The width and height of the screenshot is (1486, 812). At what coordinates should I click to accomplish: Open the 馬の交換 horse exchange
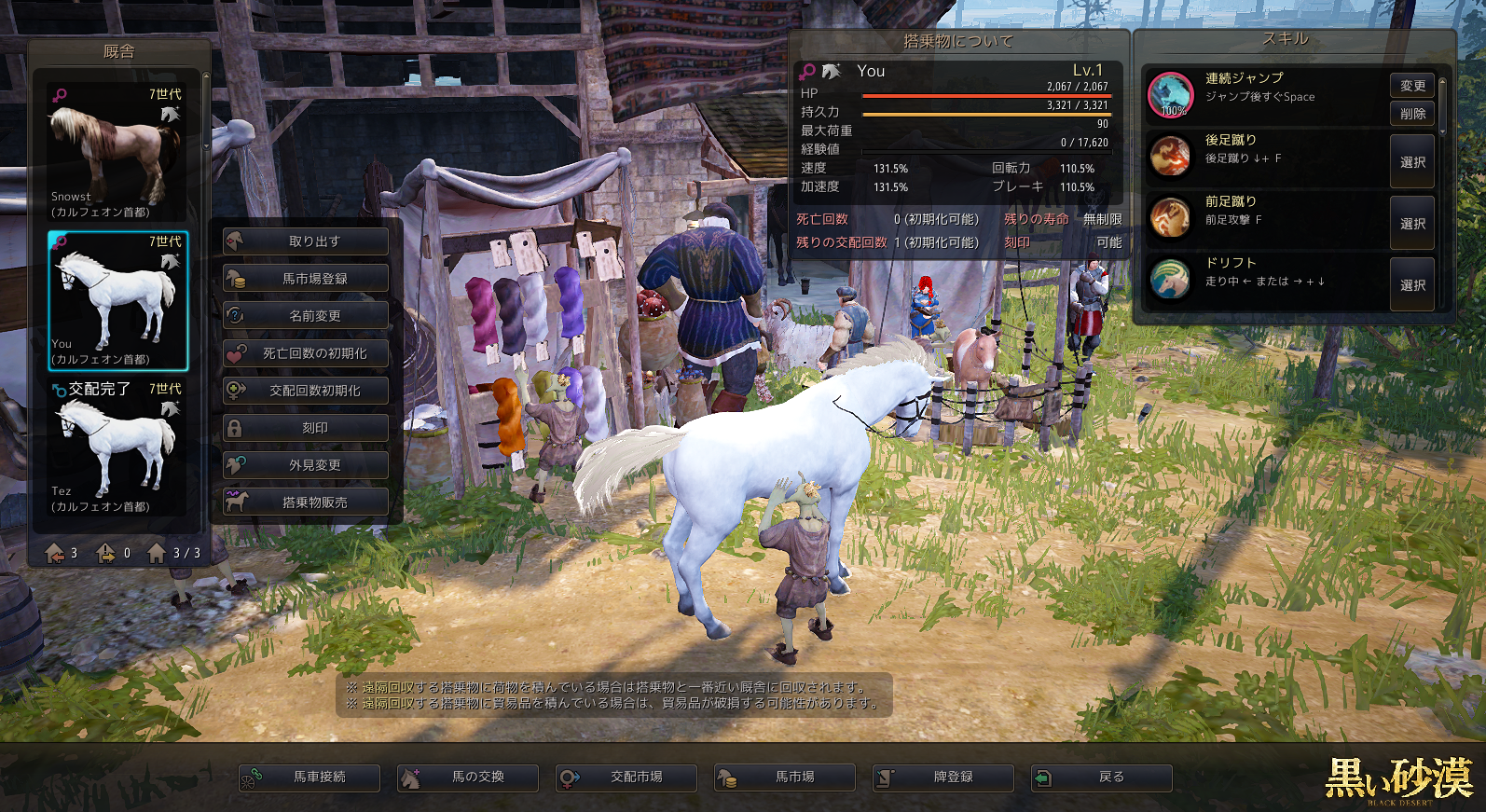(x=468, y=778)
